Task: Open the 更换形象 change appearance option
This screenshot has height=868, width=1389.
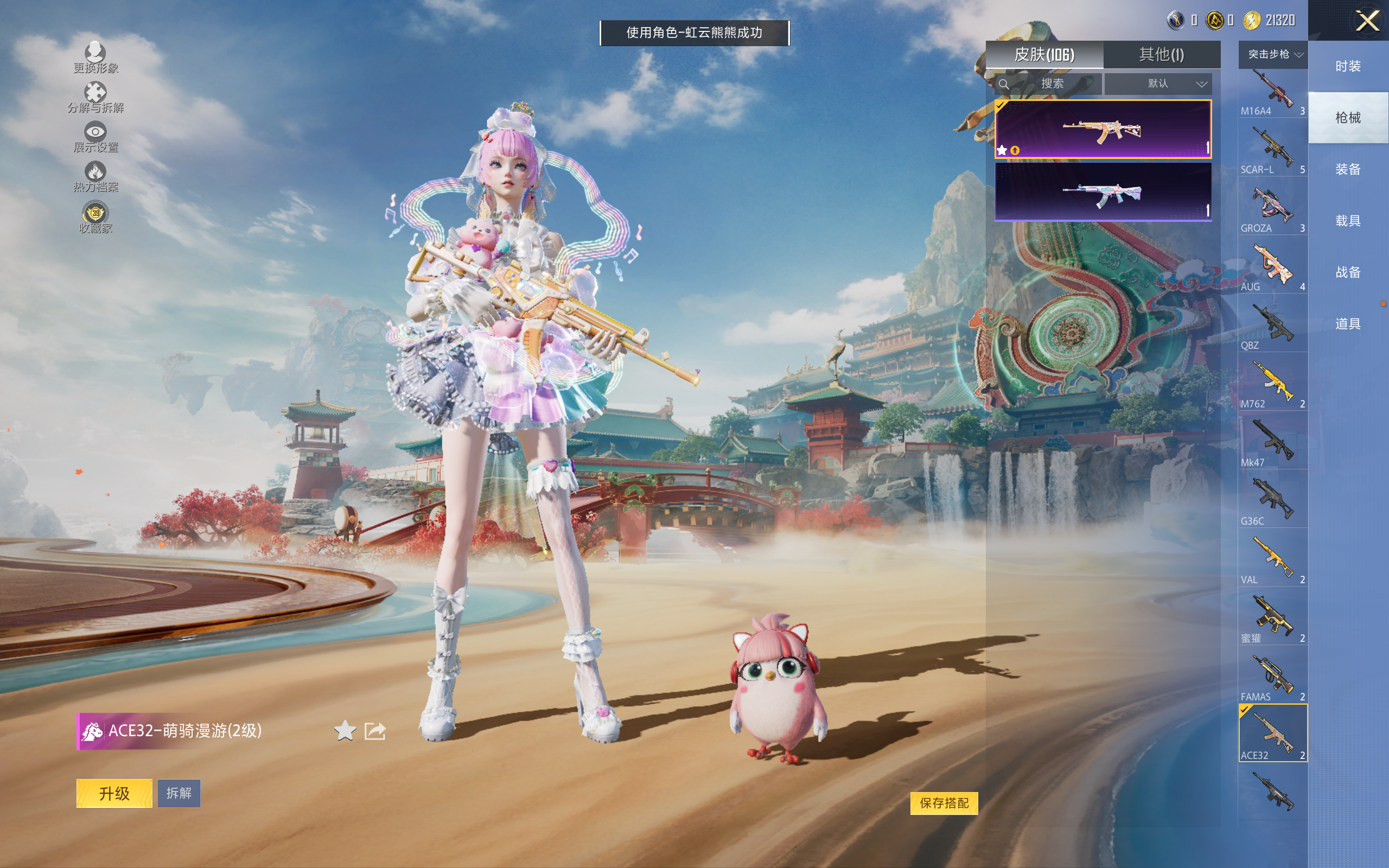Action: click(x=95, y=58)
